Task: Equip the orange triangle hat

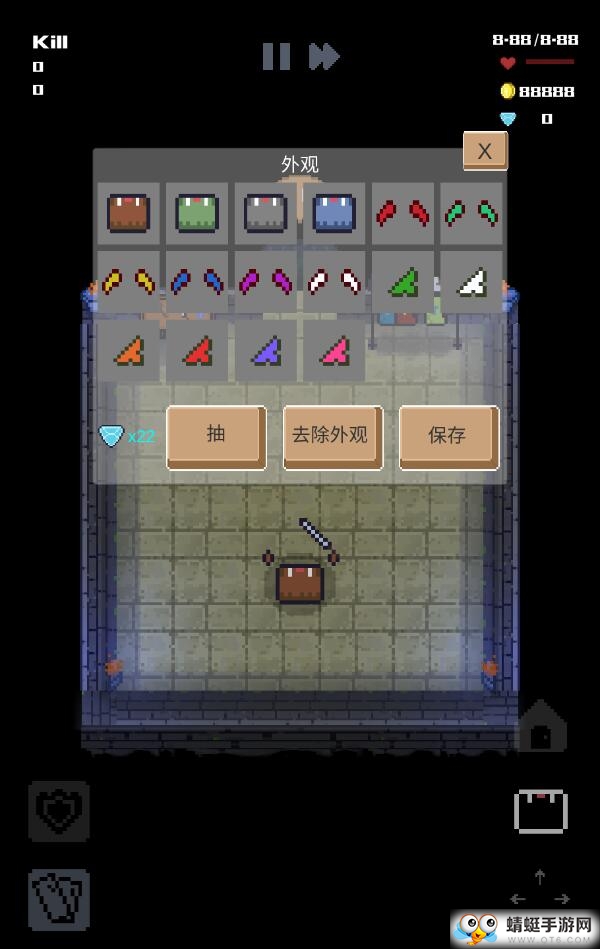Action: pos(128,351)
